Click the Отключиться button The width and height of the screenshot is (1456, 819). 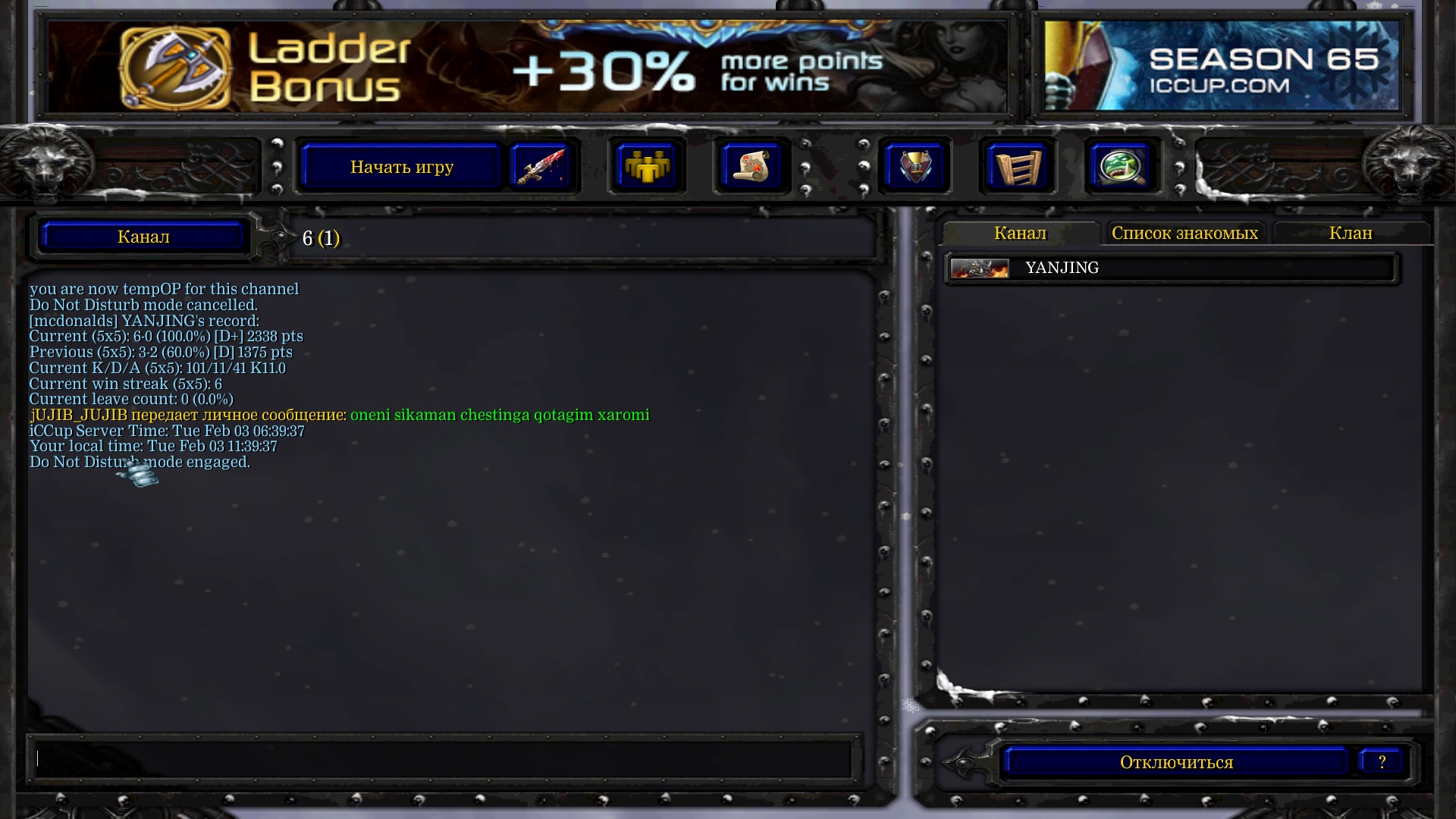(1176, 762)
